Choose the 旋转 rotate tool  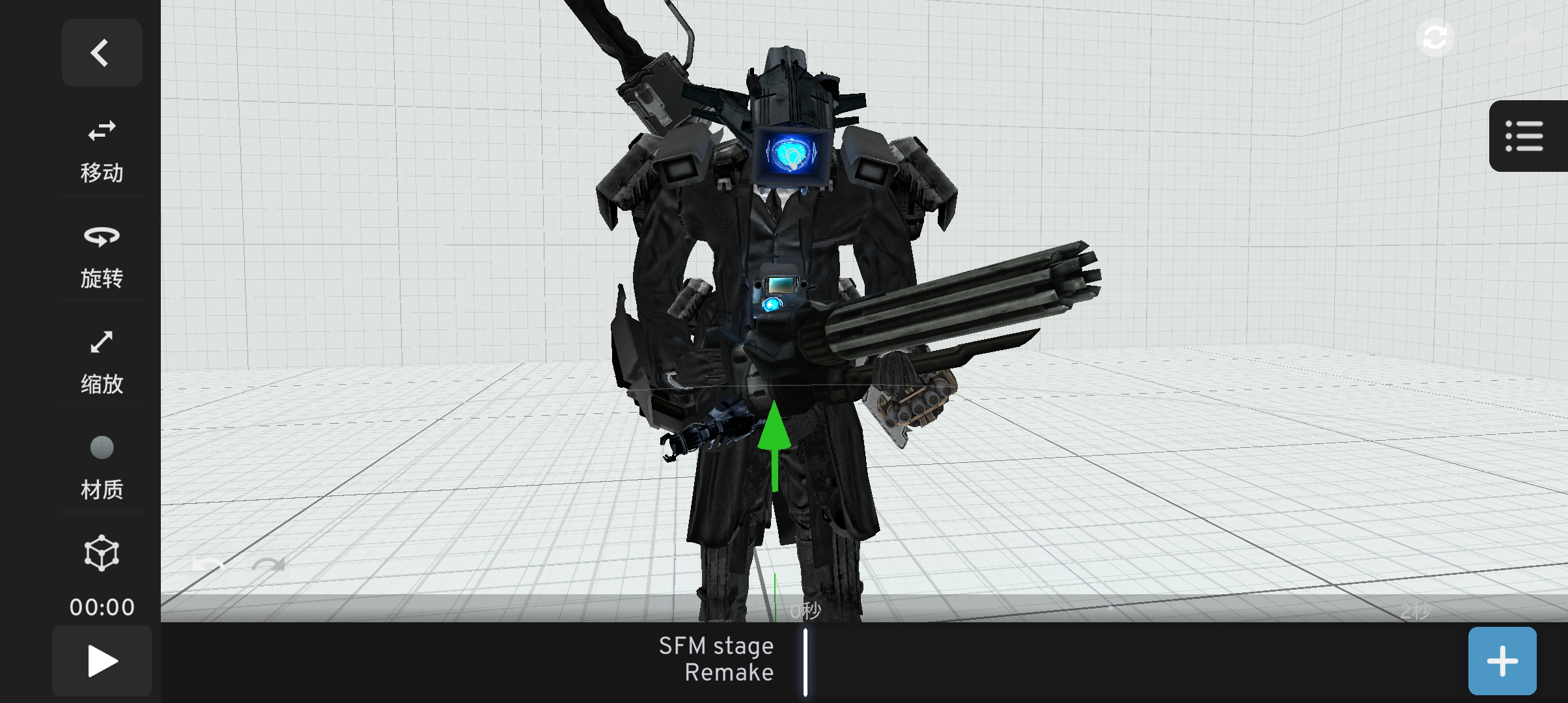click(102, 255)
